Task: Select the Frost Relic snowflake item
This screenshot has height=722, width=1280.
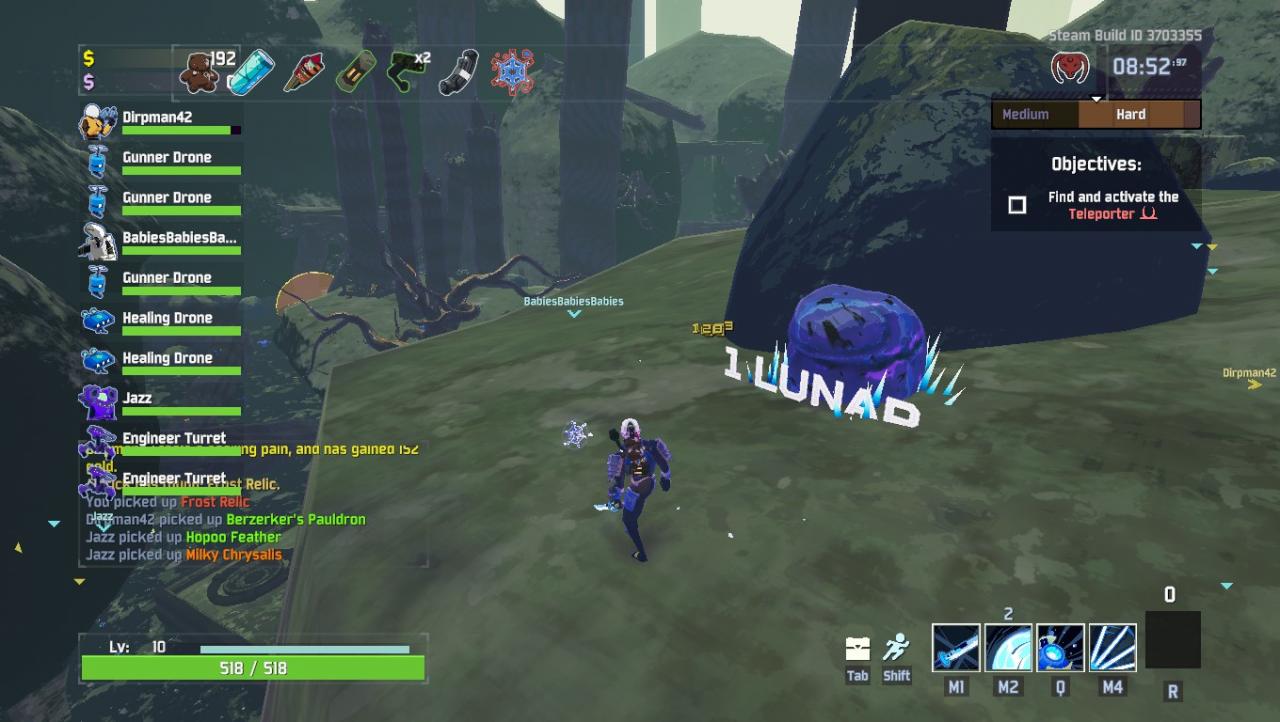Action: point(512,73)
